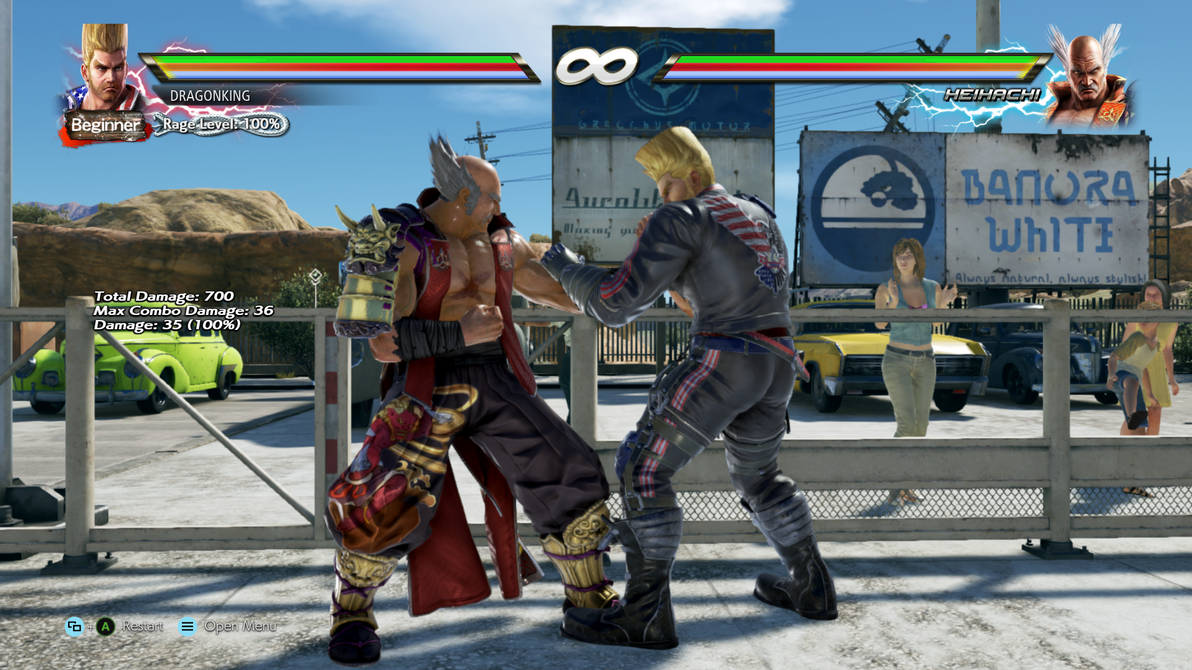The image size is (1192, 670).
Task: Click the Beginner rank badge
Action: pyautogui.click(x=104, y=126)
